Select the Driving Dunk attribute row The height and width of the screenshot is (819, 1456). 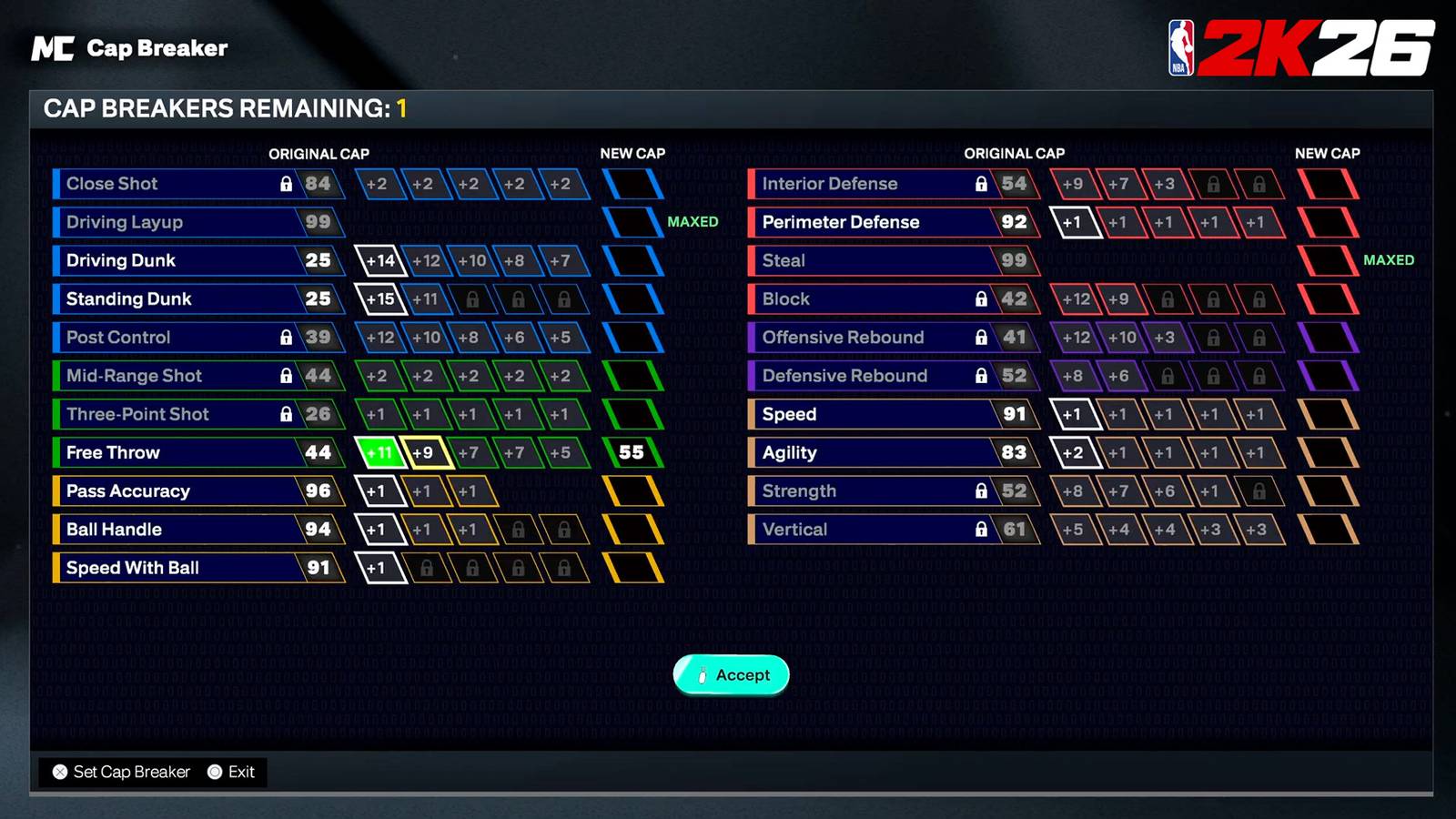197,261
